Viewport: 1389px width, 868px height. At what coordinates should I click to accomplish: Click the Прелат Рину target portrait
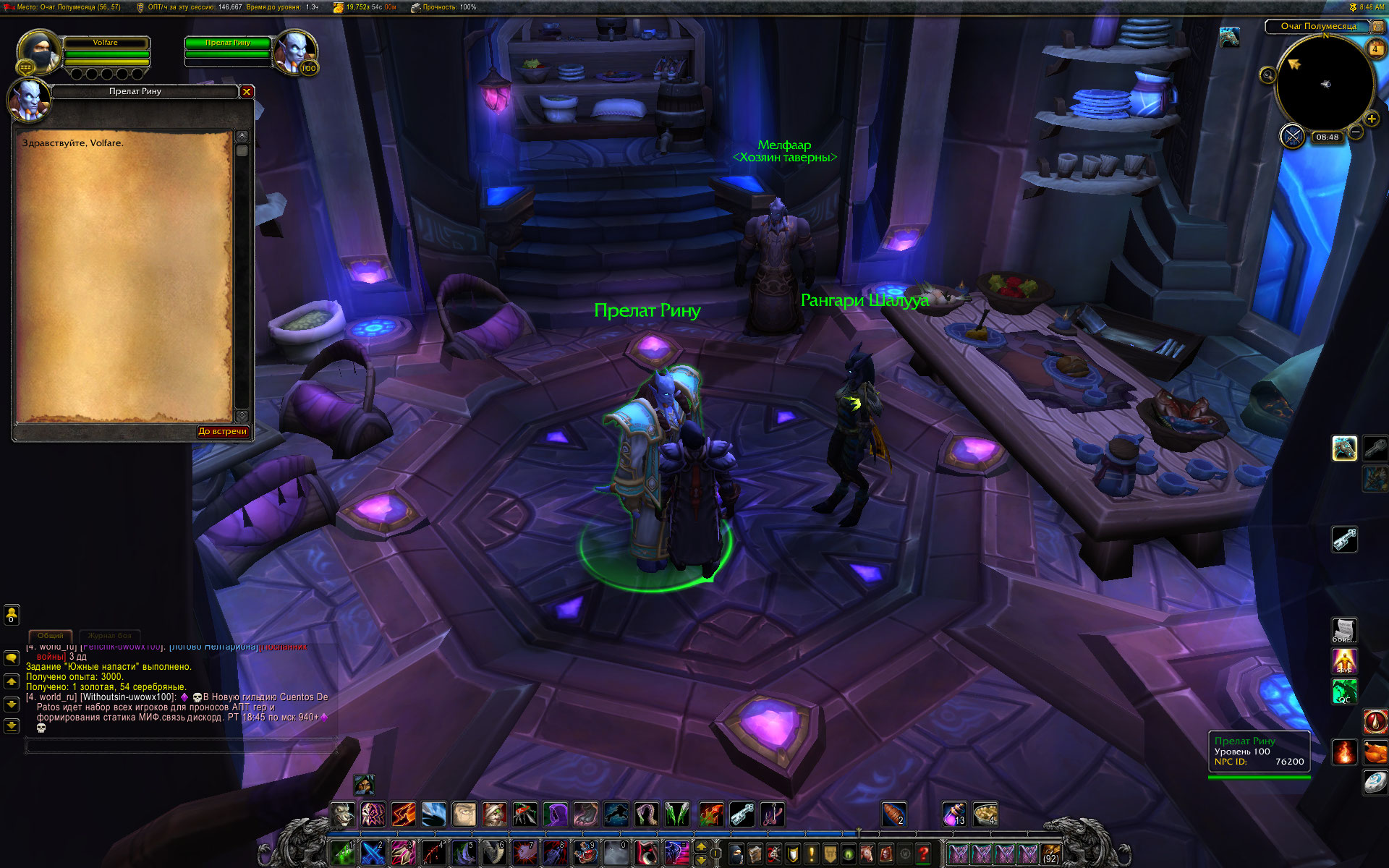(x=296, y=51)
